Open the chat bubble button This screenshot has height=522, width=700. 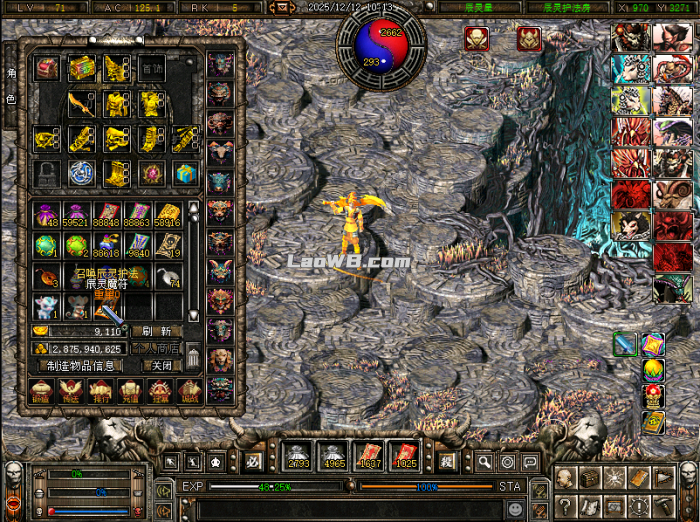pos(530,462)
